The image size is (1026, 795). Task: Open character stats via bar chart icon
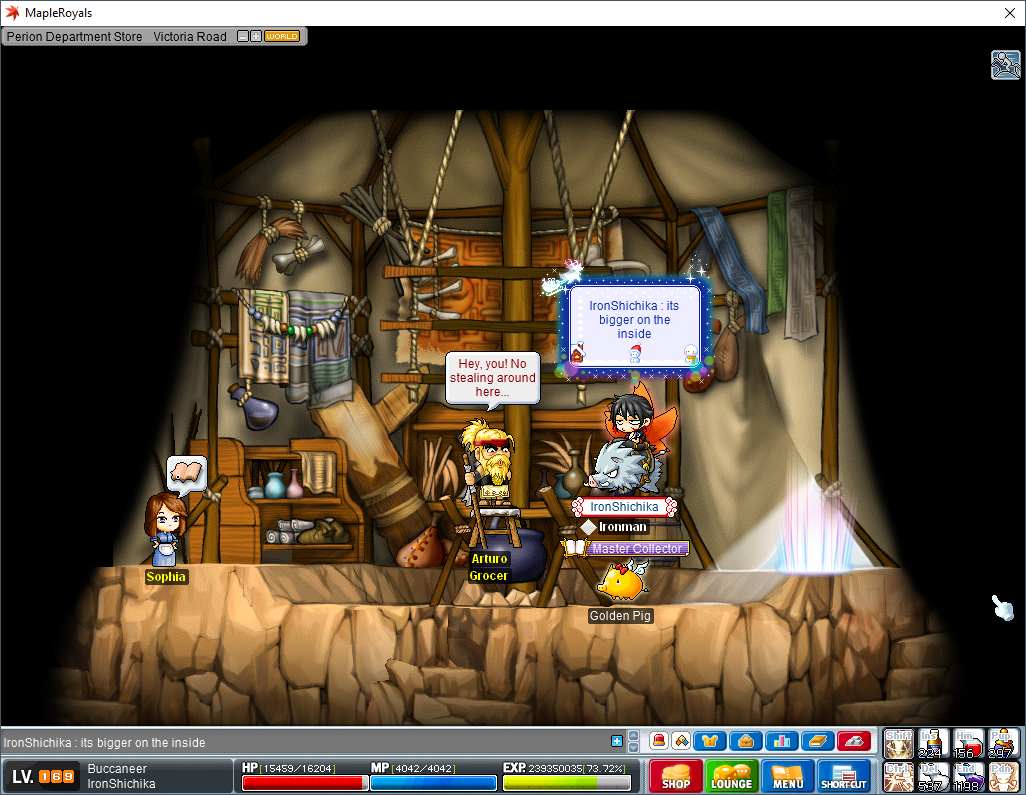click(x=781, y=741)
